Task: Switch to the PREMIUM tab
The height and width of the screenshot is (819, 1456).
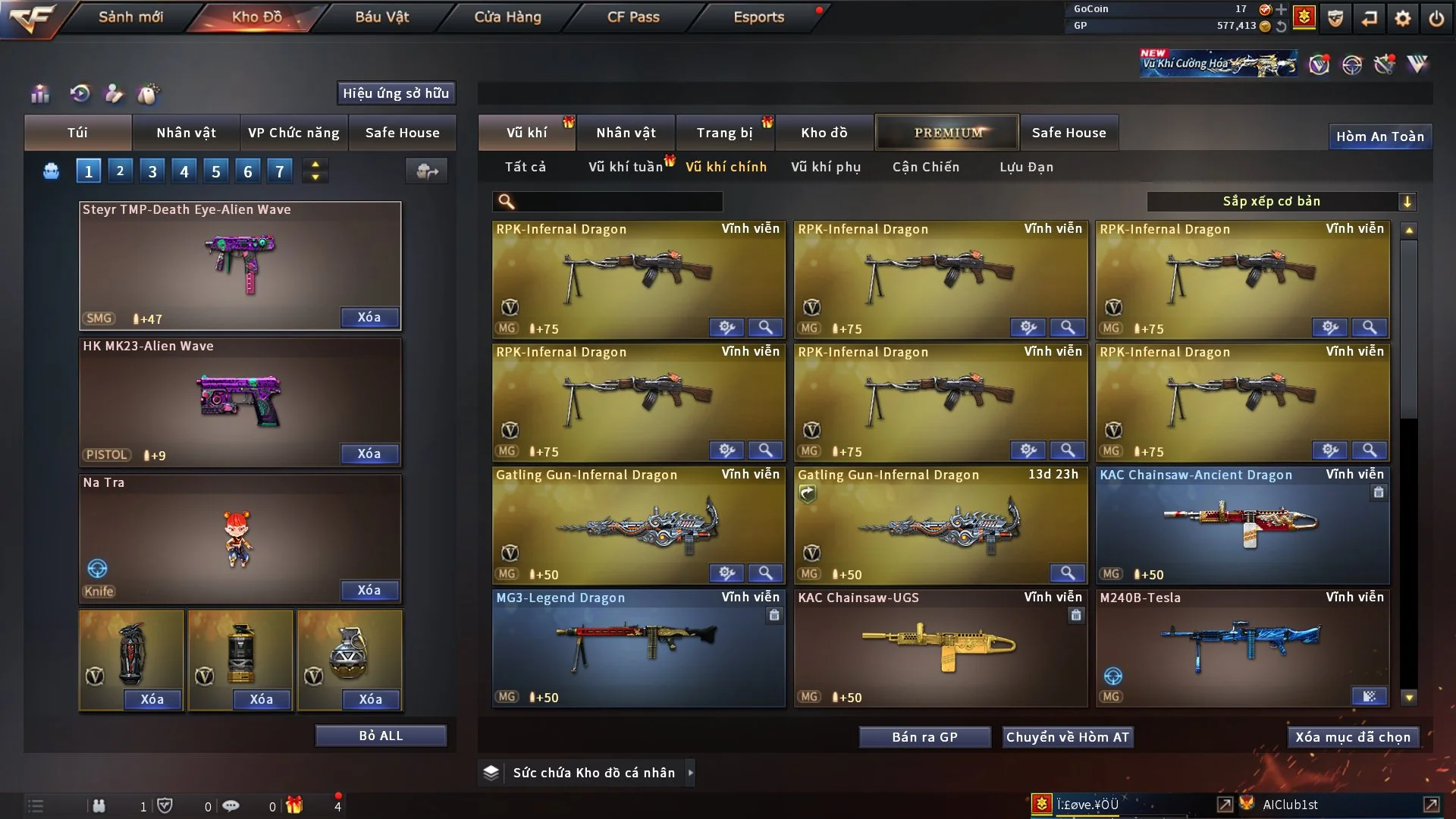Action: point(947,133)
